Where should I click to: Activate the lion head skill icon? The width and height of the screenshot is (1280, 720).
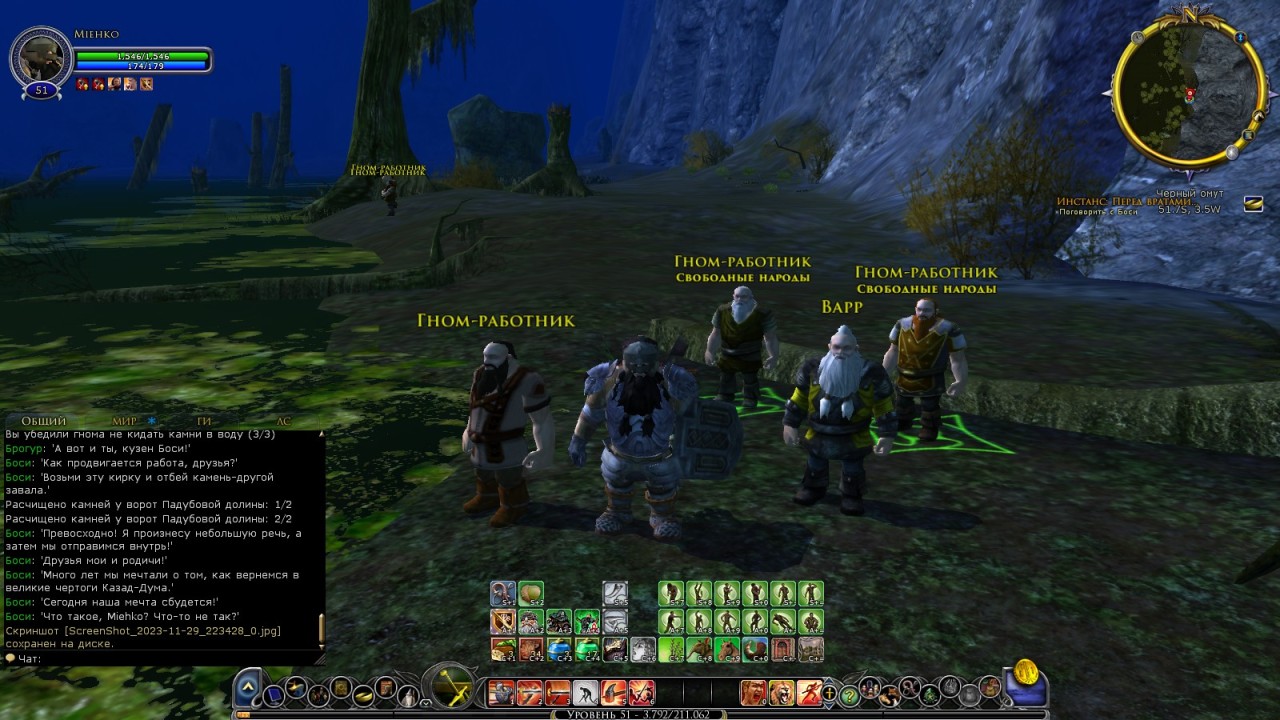tap(781, 692)
